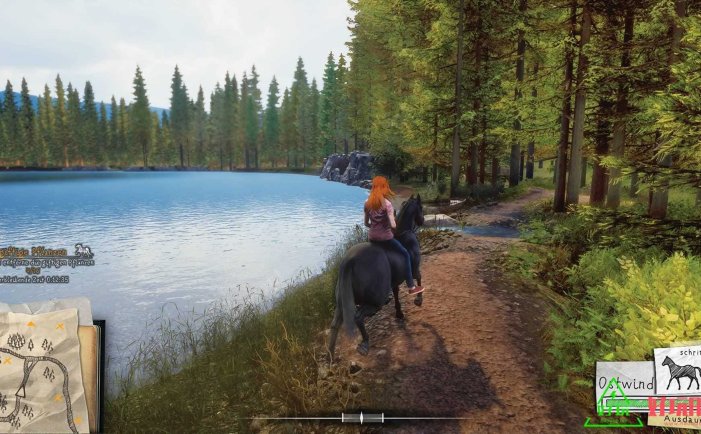The height and width of the screenshot is (434, 701).
Task: Click the green watermark logo overlay
Action: [x=620, y=410]
